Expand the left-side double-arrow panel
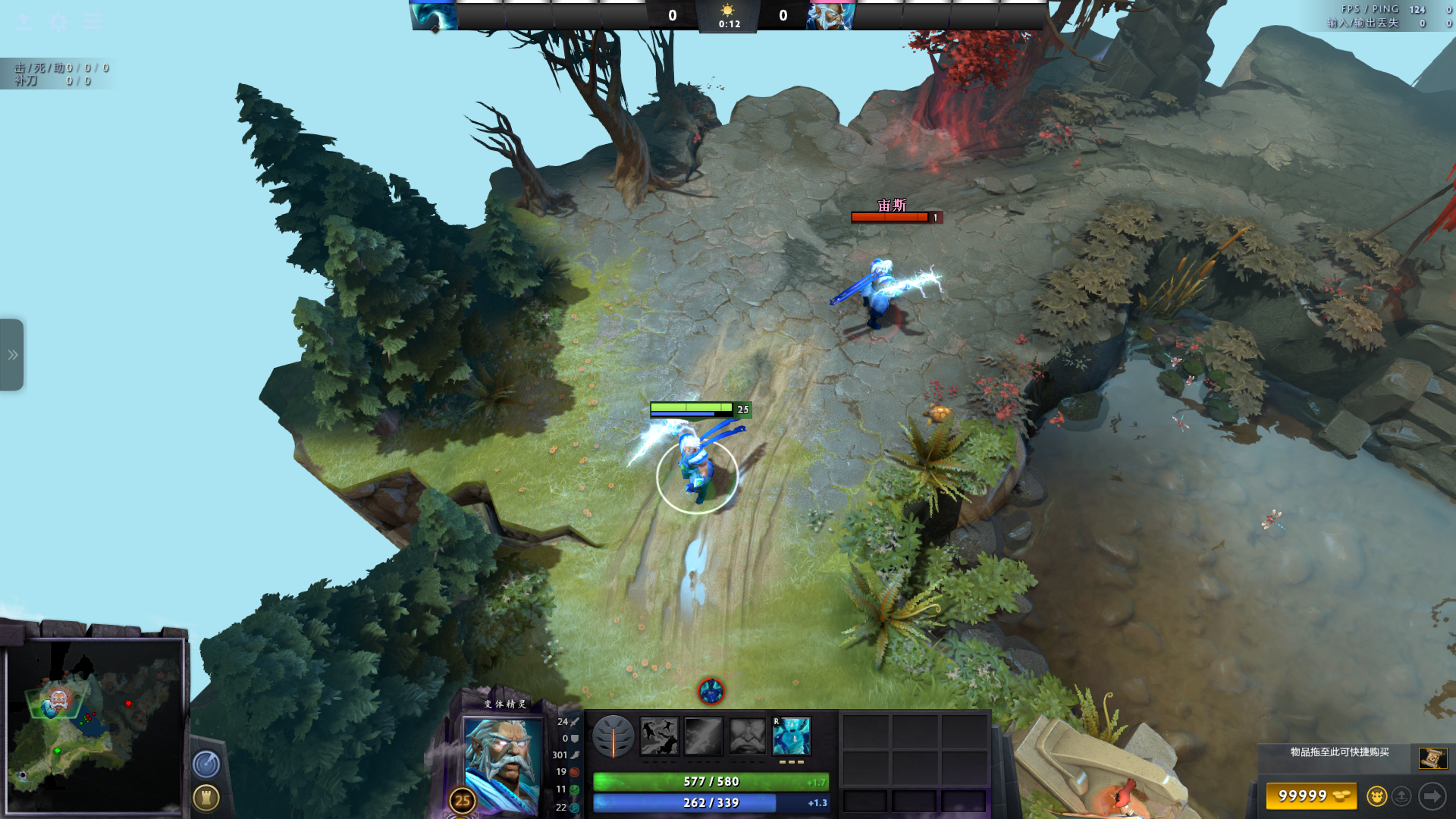Image resolution: width=1456 pixels, height=819 pixels. [x=12, y=355]
